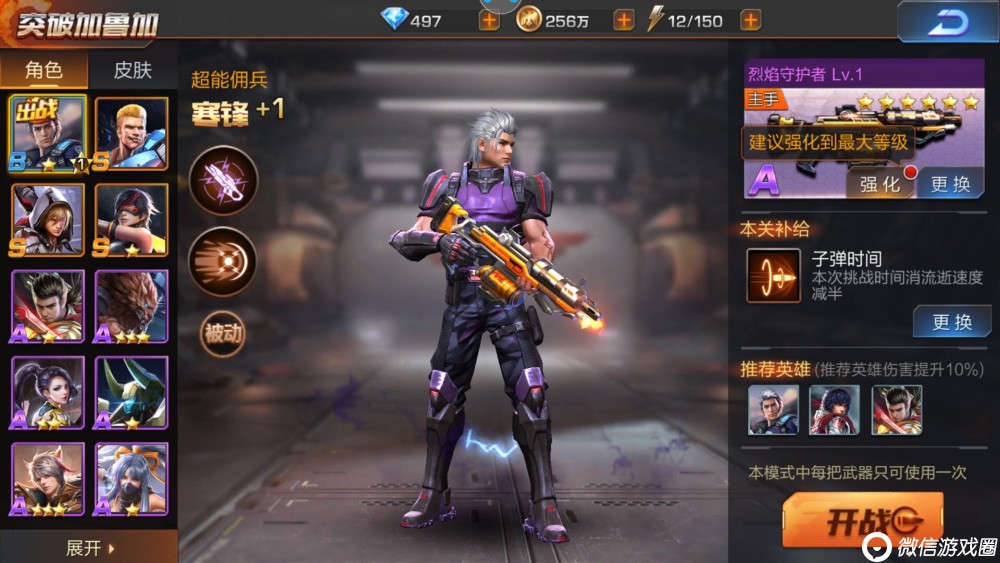This screenshot has width=1000, height=563.
Task: View the 被动 passive skill
Action: 223,334
